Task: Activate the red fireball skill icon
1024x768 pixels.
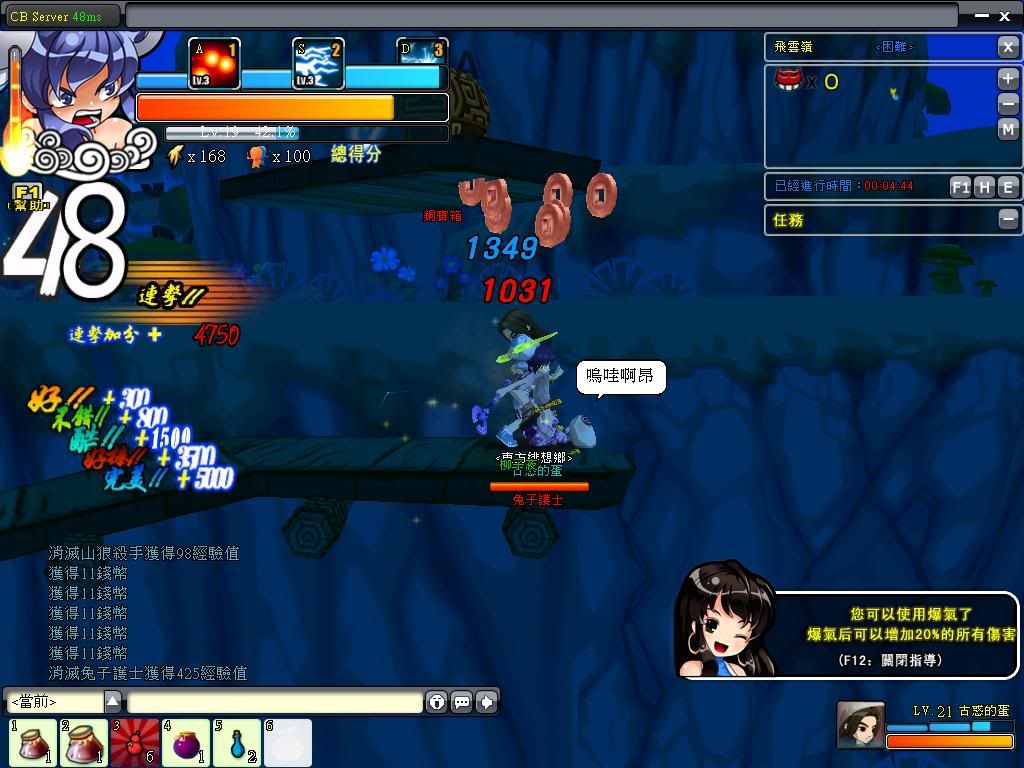Action: pyautogui.click(x=214, y=65)
